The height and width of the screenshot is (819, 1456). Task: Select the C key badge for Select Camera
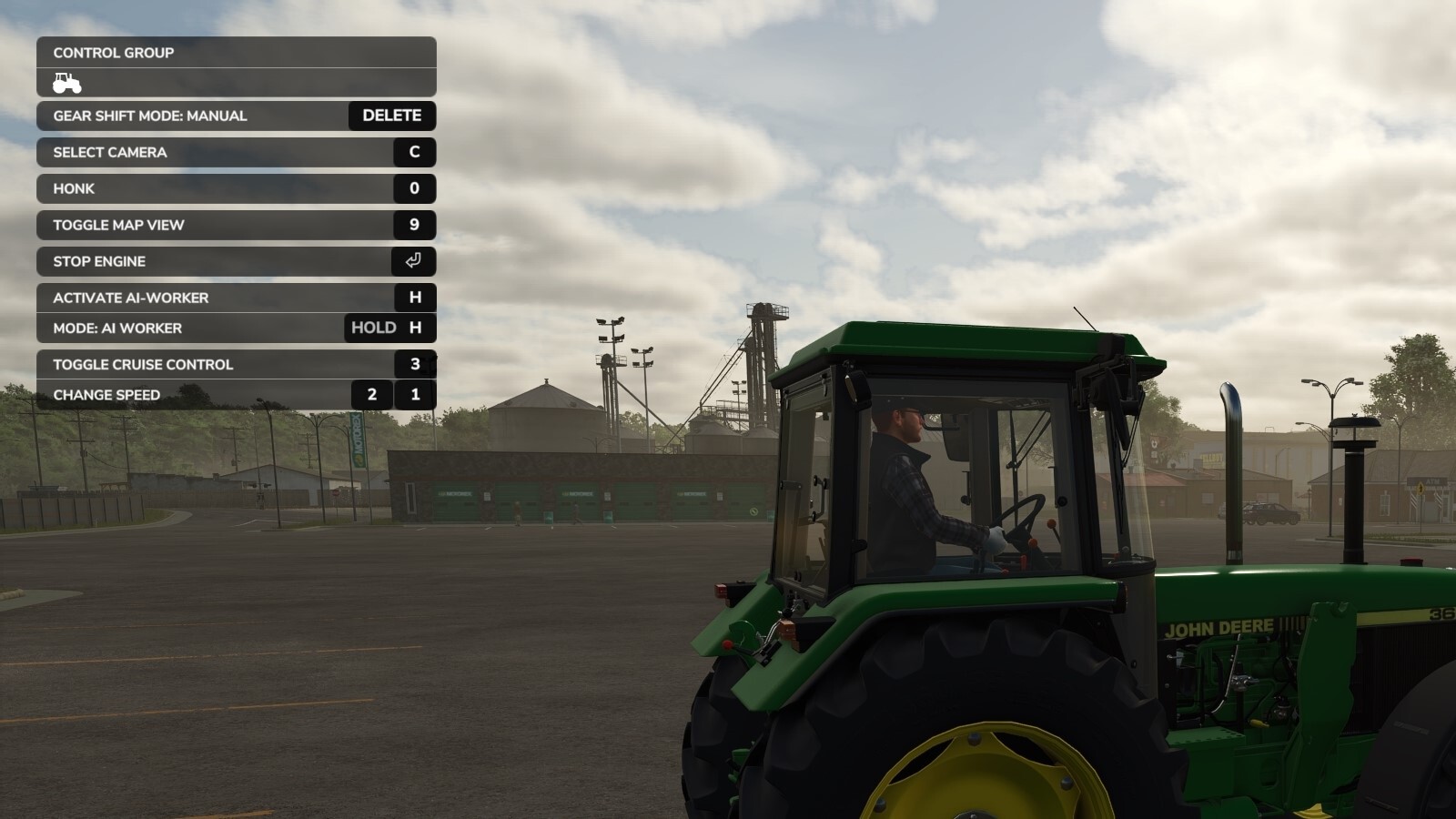(x=416, y=152)
